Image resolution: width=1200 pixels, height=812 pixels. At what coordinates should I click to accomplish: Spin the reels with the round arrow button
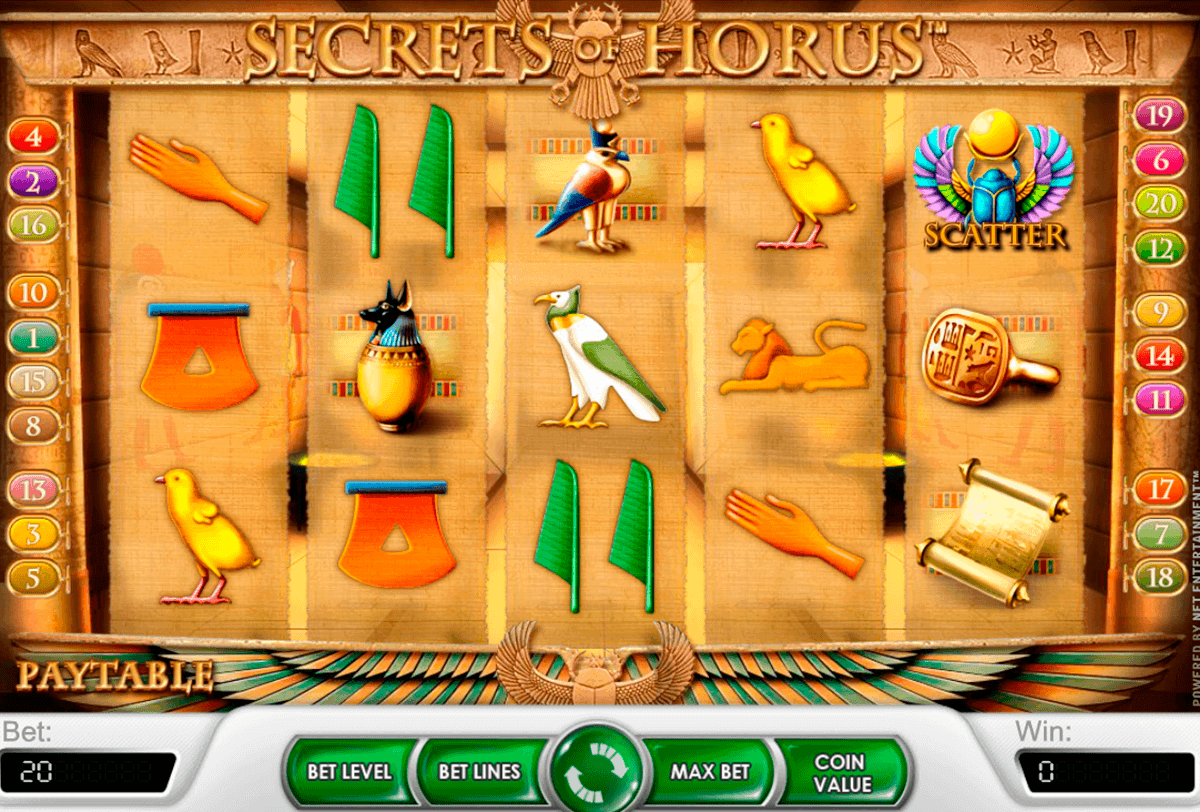point(597,772)
